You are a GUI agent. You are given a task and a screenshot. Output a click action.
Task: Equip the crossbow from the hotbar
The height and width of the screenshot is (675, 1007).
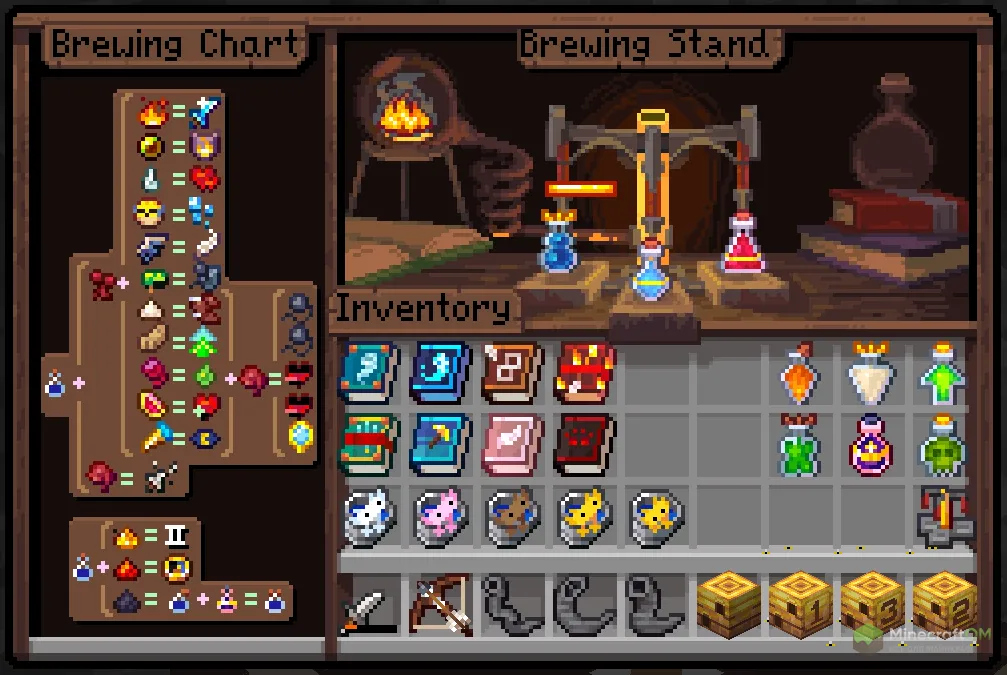tap(440, 603)
